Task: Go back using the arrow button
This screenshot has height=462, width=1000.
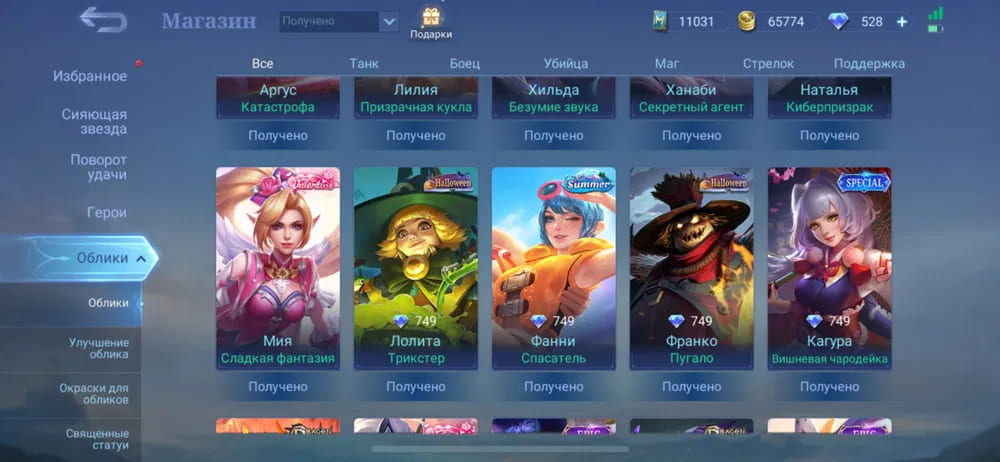Action: [x=103, y=19]
